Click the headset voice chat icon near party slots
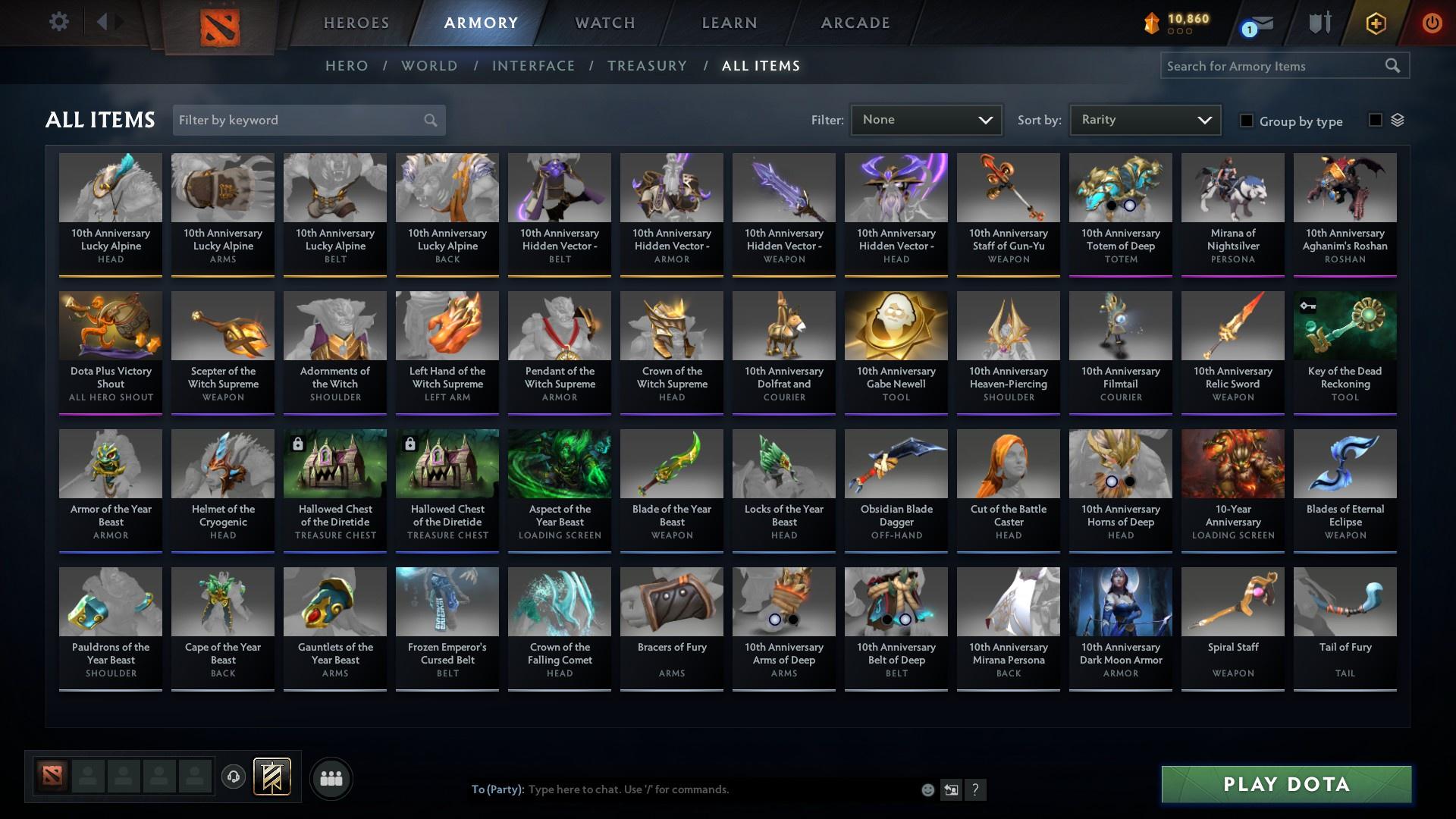This screenshot has width=1456, height=819. (232, 777)
